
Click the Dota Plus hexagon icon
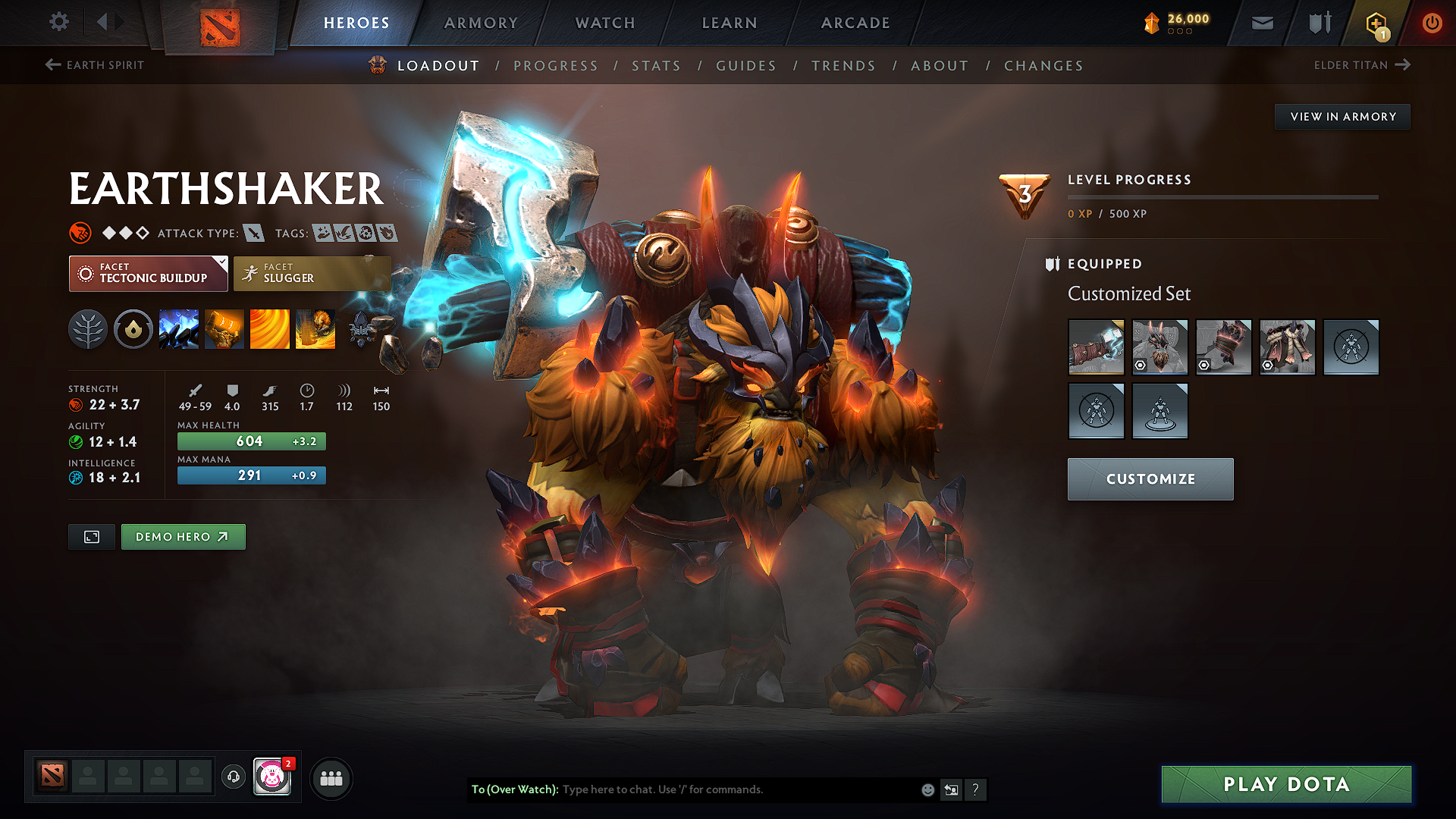pyautogui.click(x=1376, y=23)
